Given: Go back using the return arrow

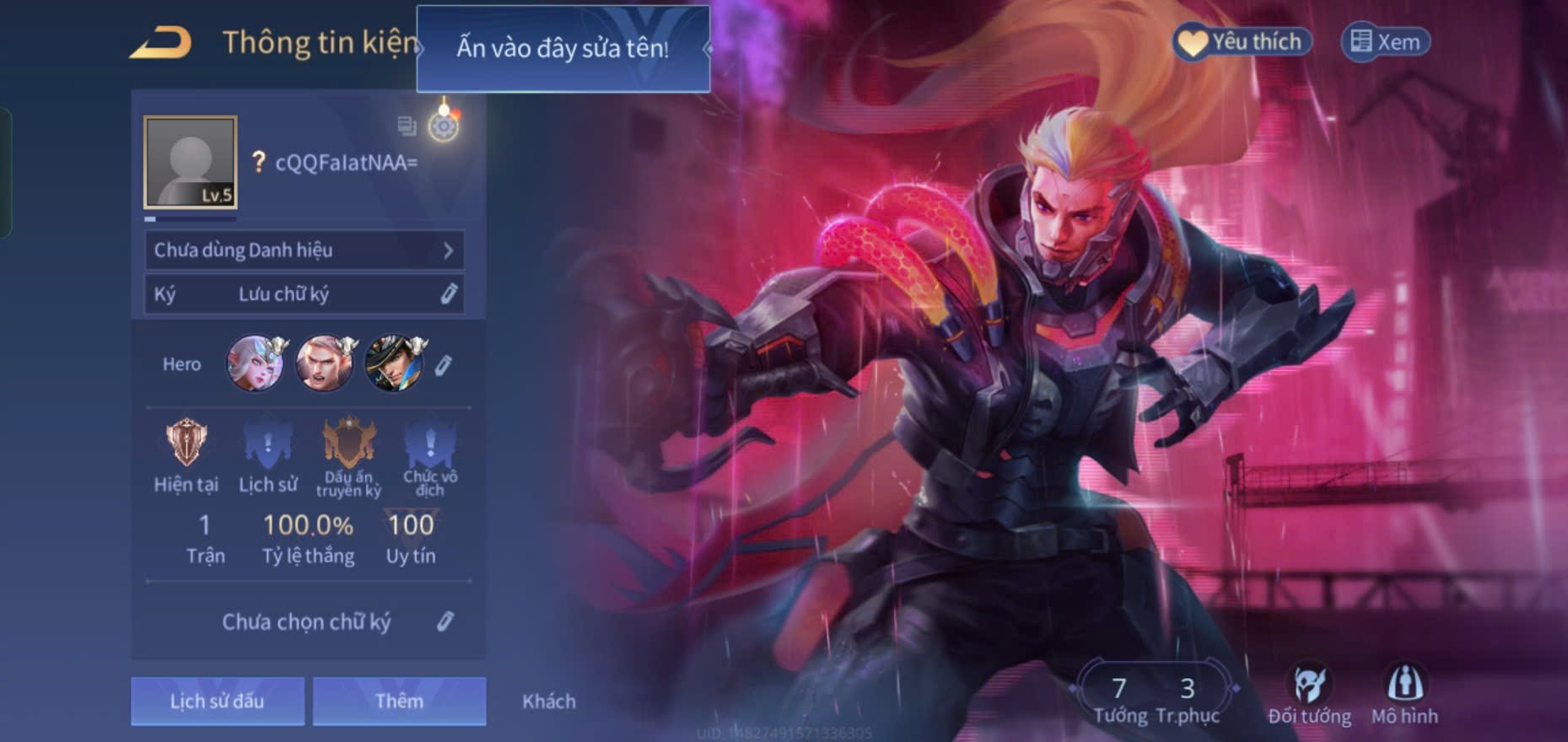Looking at the screenshot, I should pyautogui.click(x=160, y=42).
